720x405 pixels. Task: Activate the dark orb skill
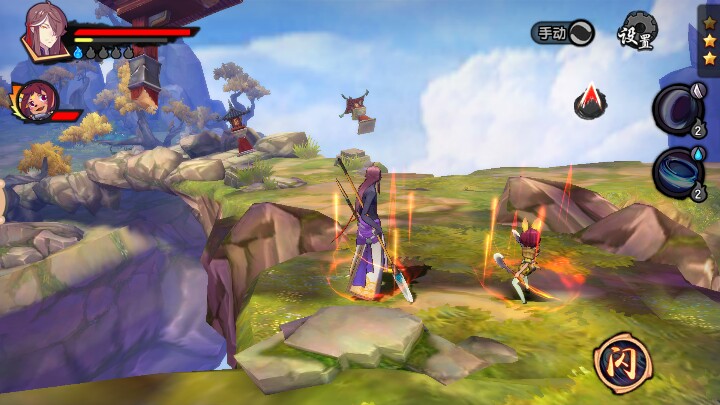tap(679, 107)
